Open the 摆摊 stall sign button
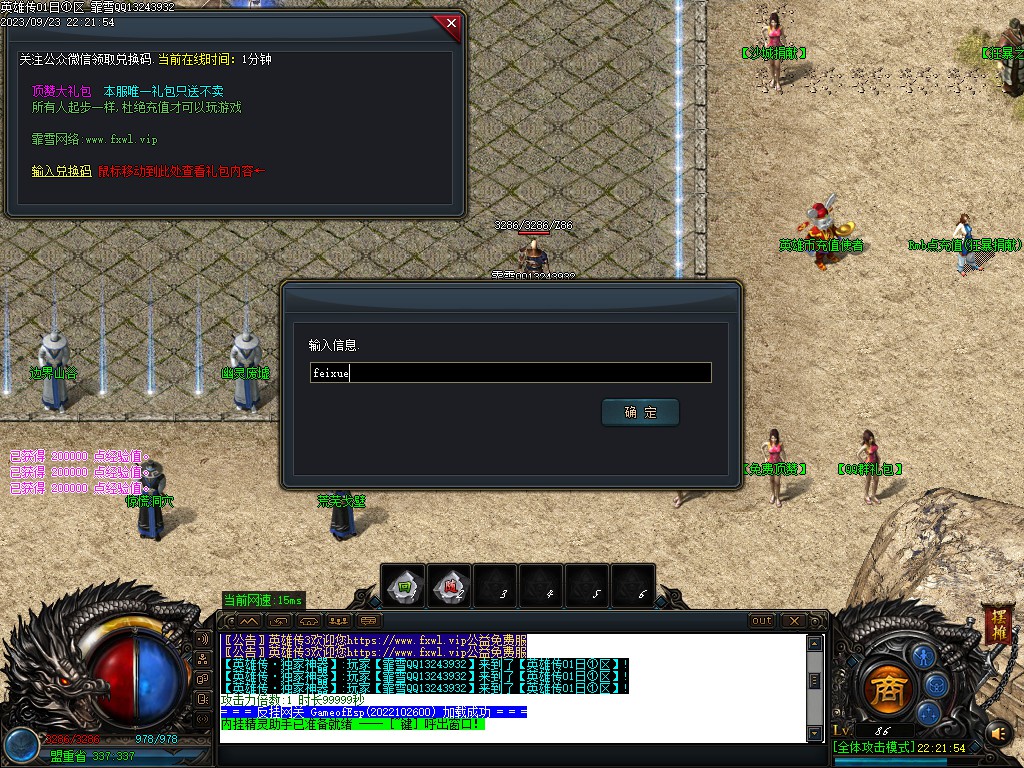This screenshot has width=1024, height=768. [996, 624]
